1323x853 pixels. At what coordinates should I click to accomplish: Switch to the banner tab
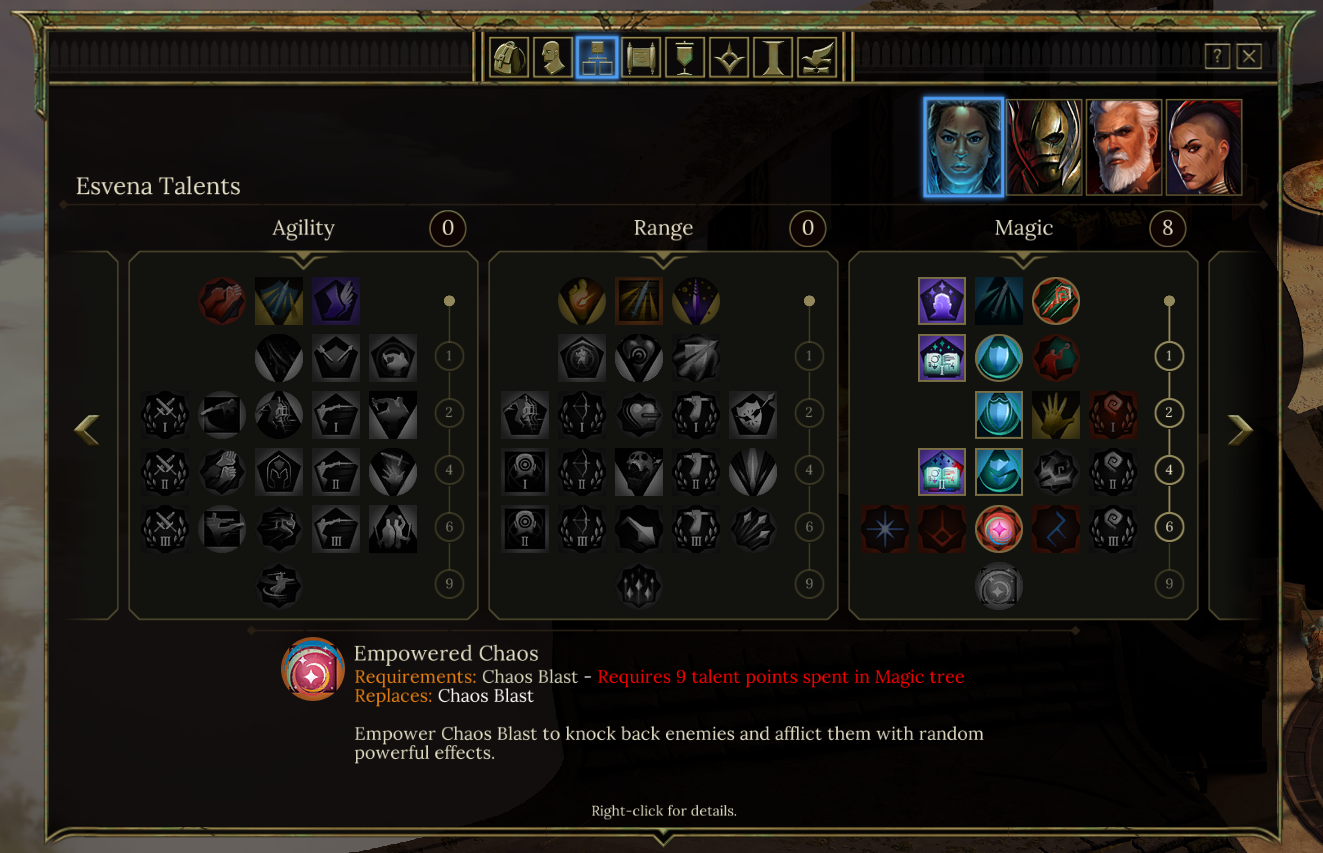pos(685,57)
